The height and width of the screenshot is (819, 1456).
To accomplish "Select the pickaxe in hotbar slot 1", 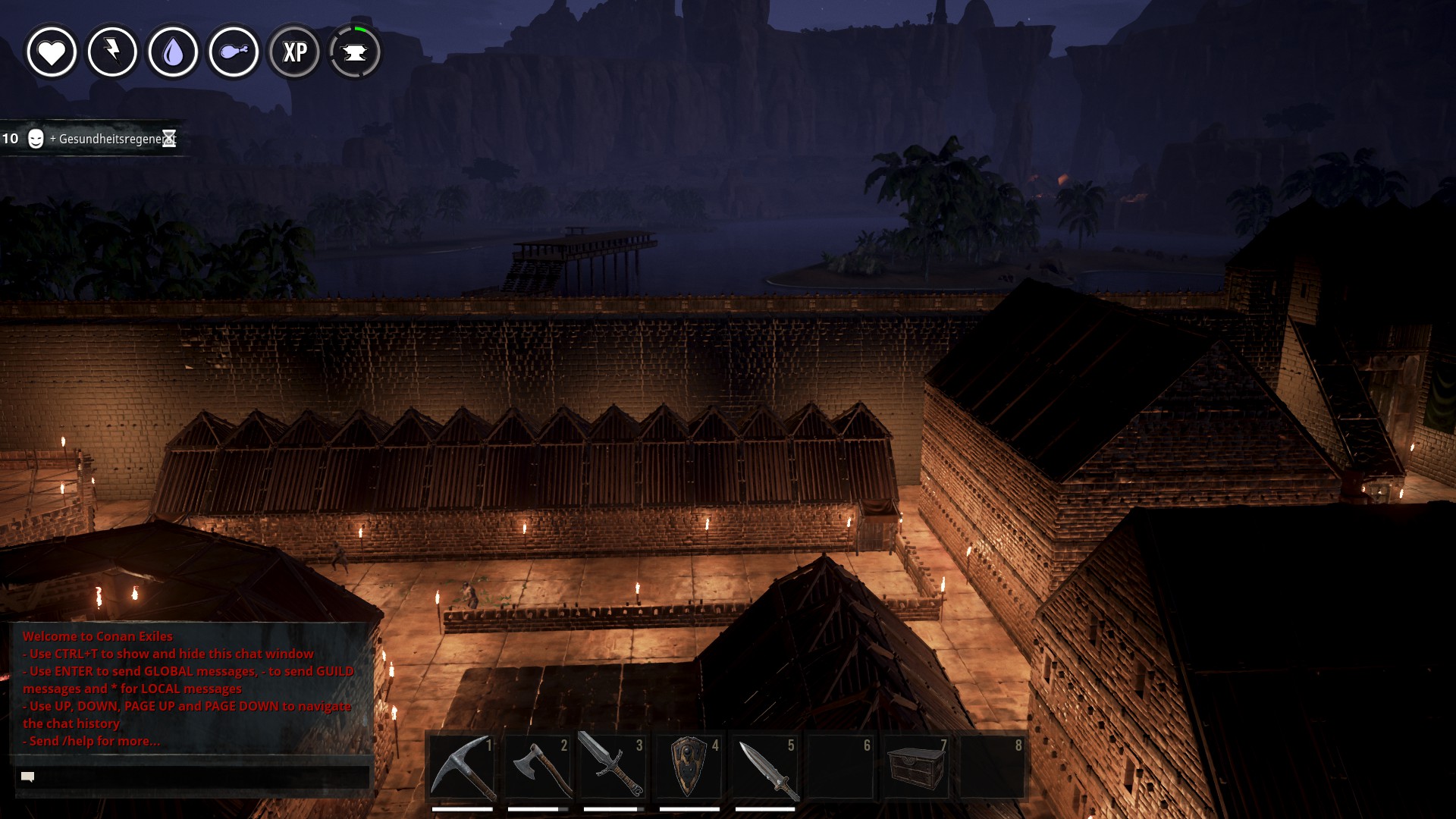I will pos(462,766).
